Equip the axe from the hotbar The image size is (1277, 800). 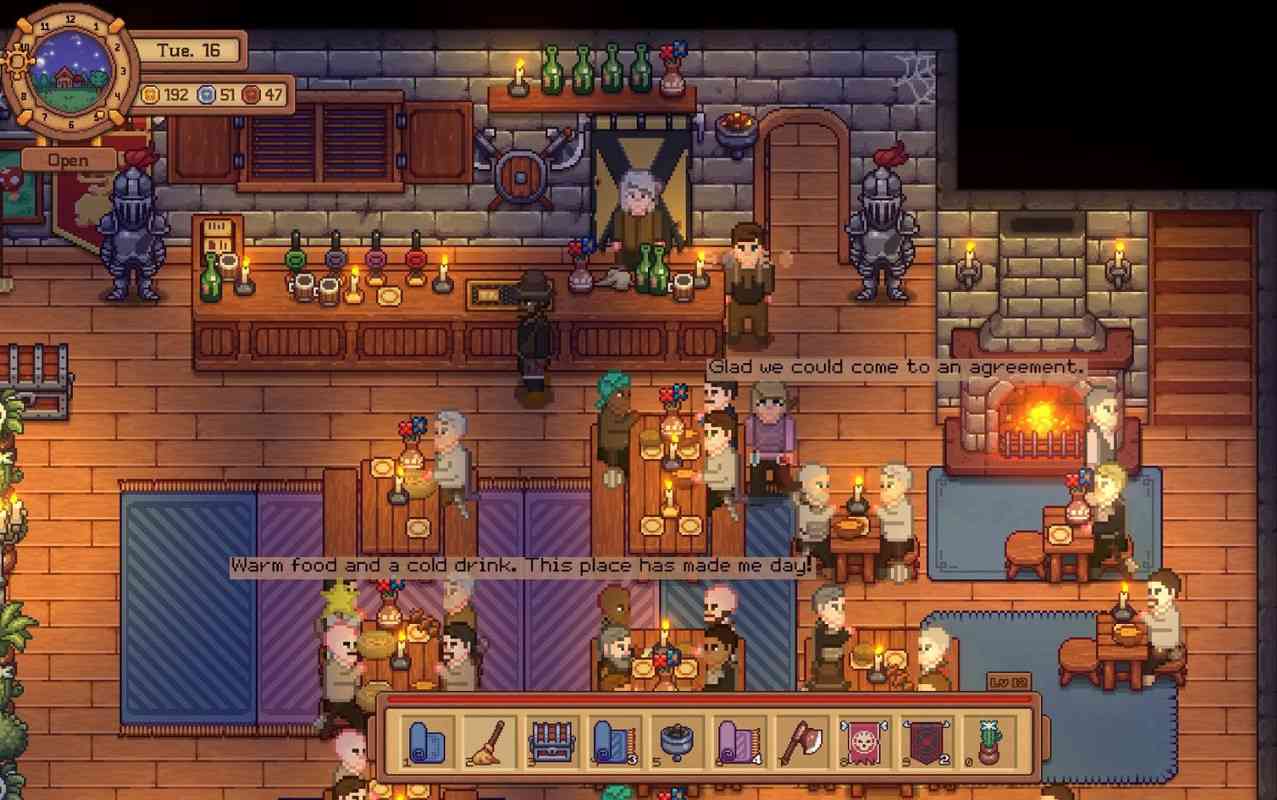[x=799, y=741]
